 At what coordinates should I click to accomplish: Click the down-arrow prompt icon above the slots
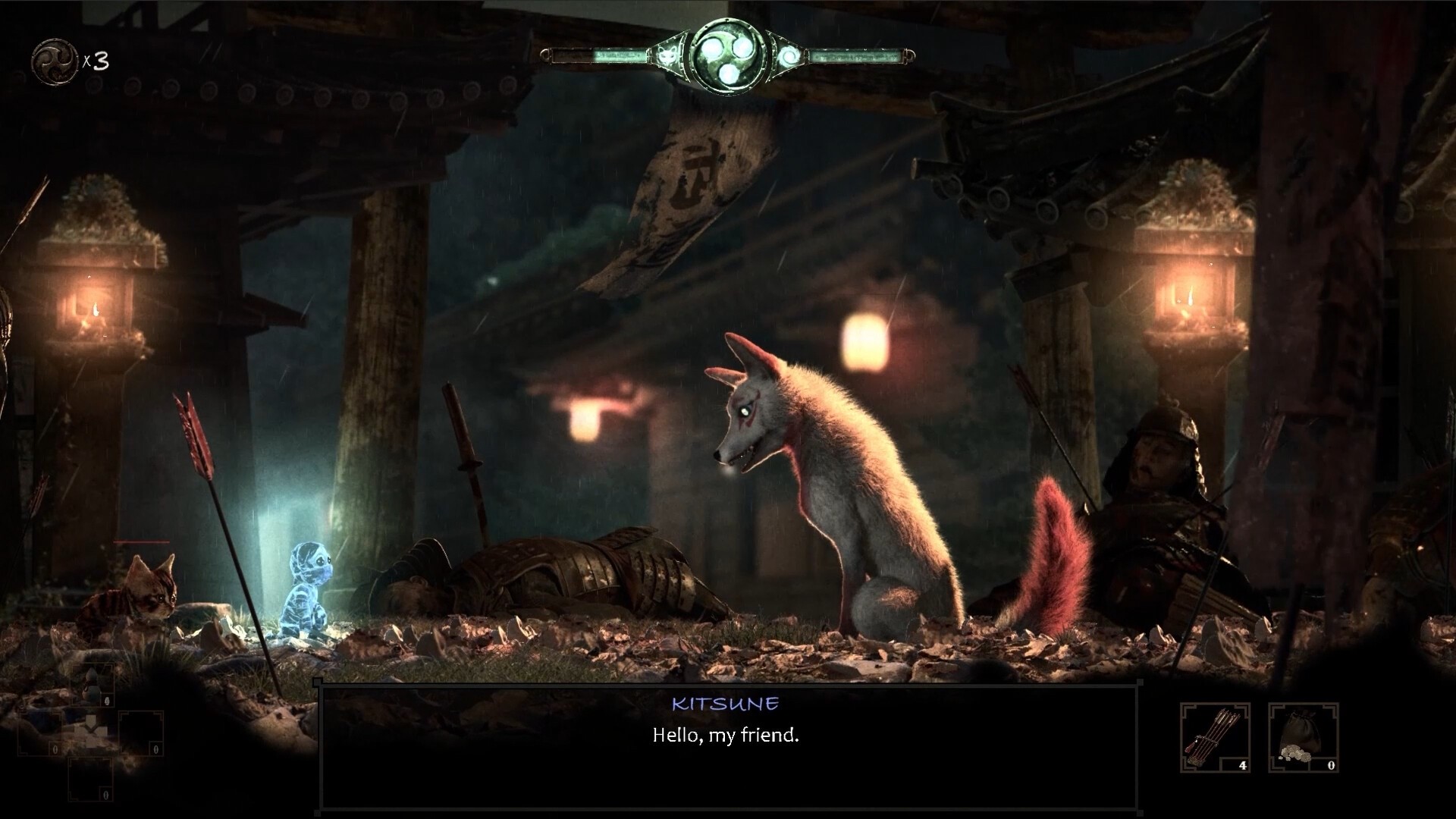click(90, 724)
